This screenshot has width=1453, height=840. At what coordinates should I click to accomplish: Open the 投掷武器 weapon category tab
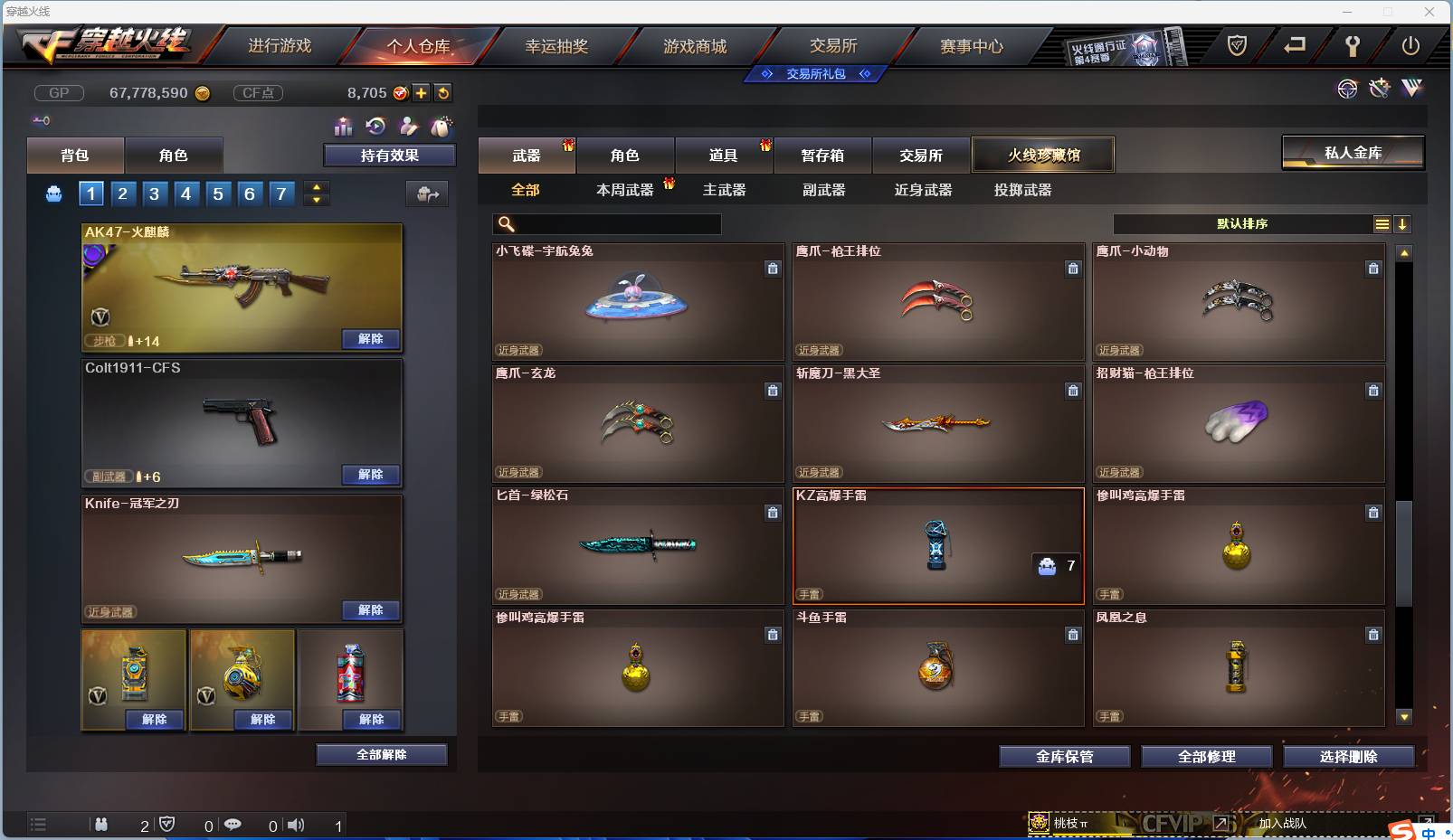tap(1023, 190)
